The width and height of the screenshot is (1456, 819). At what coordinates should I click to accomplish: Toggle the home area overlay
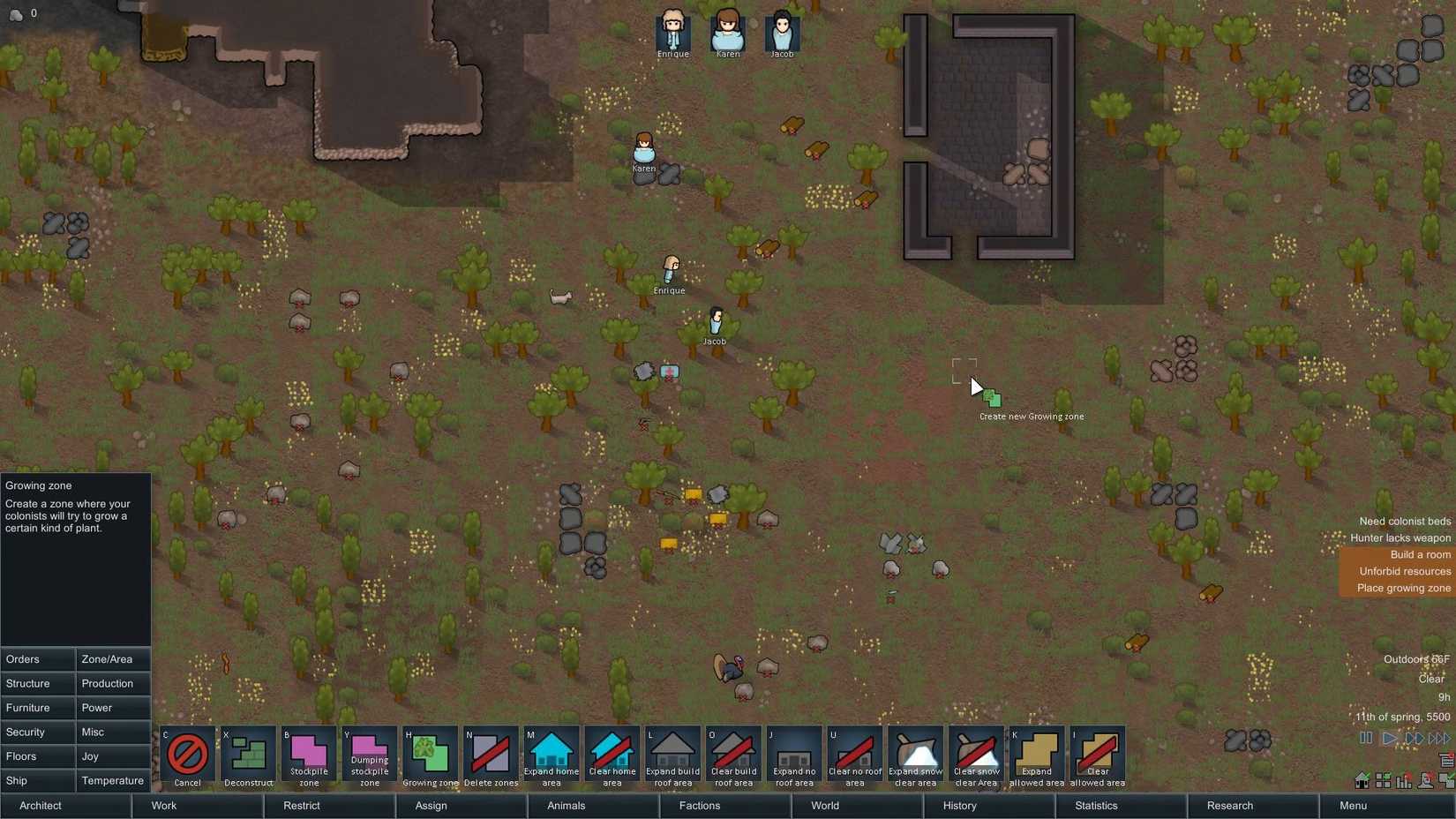[1362, 780]
